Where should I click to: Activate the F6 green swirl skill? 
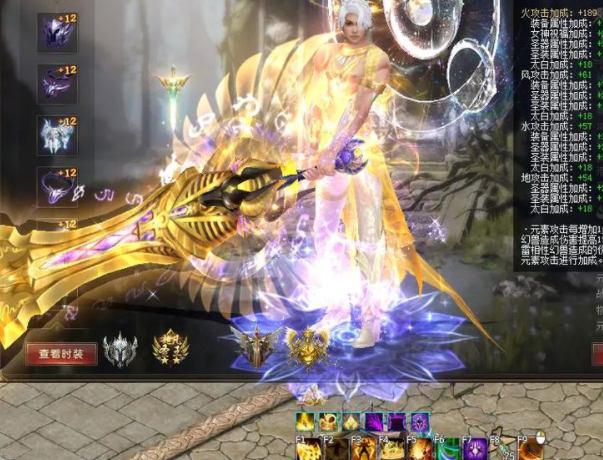446,449
